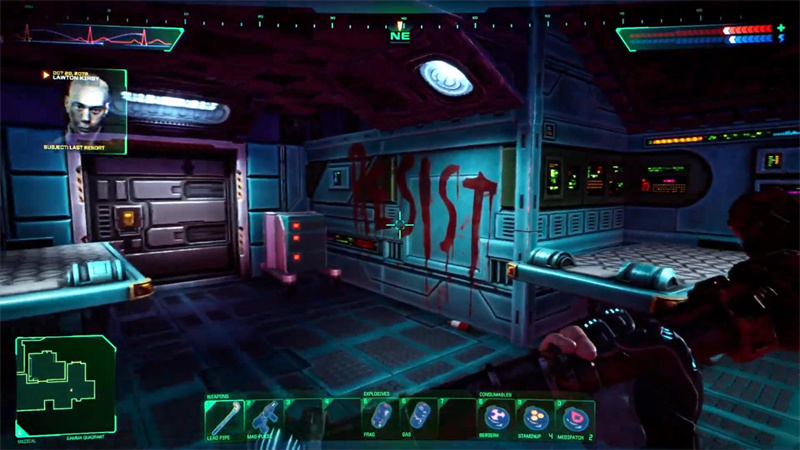The image size is (800, 450).
Task: Select the Lead Pipe weapon slot
Action: point(222,417)
